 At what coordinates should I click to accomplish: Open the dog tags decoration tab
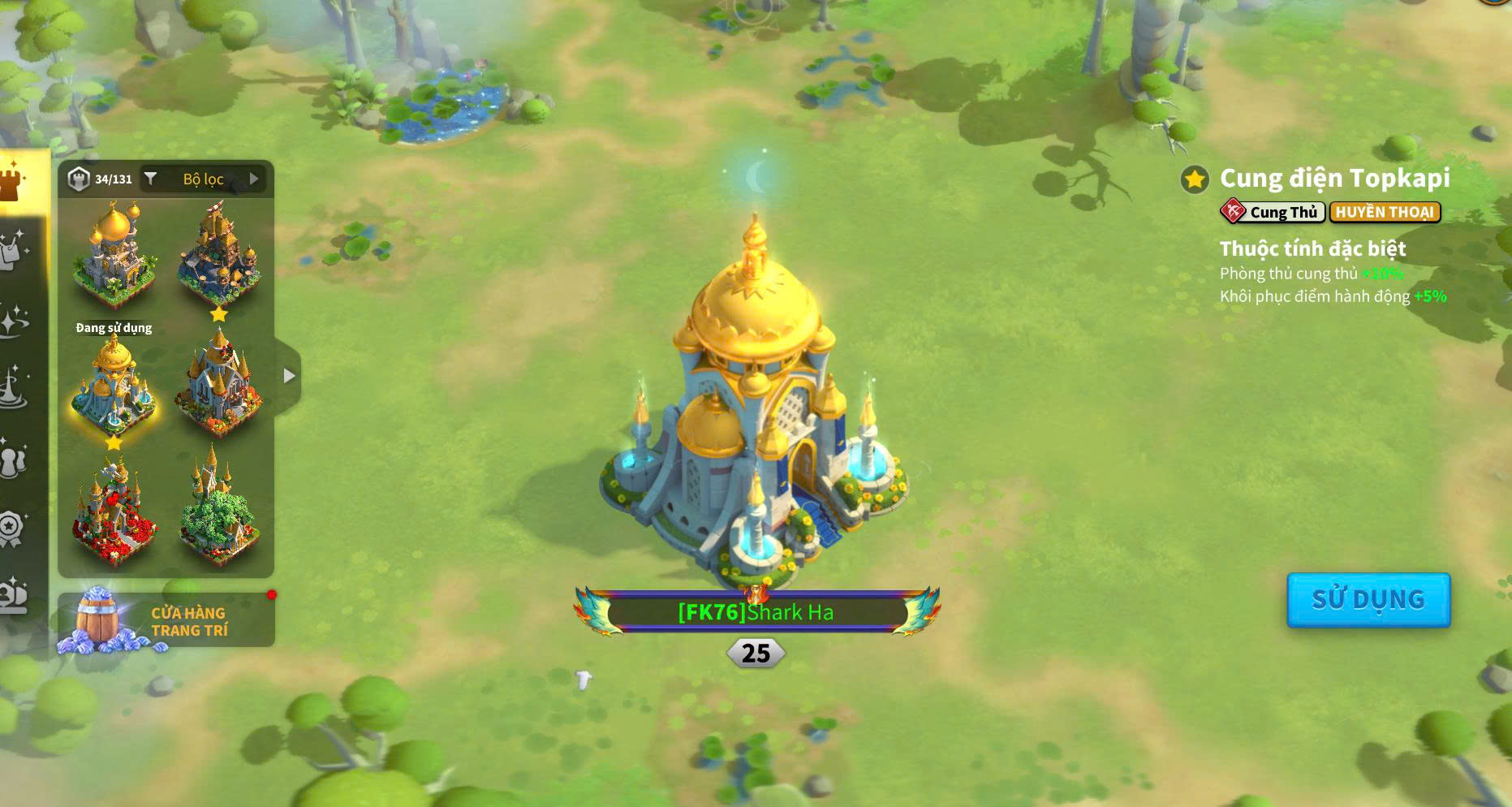[x=13, y=250]
